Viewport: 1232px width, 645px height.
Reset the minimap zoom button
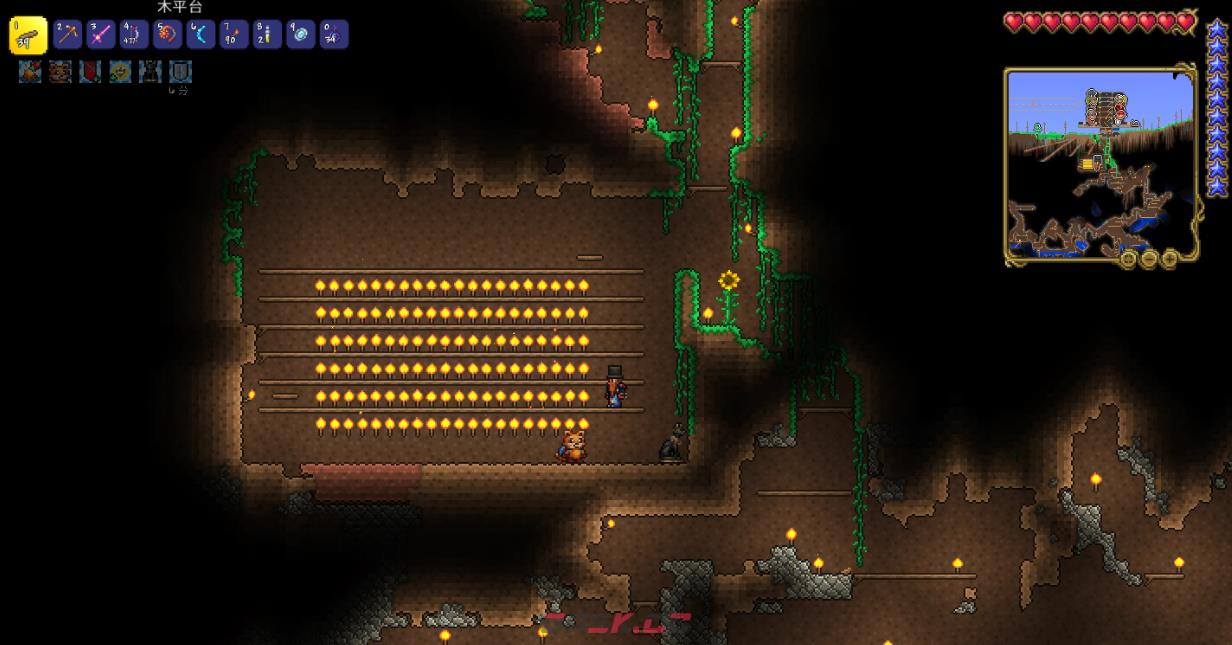click(1129, 259)
